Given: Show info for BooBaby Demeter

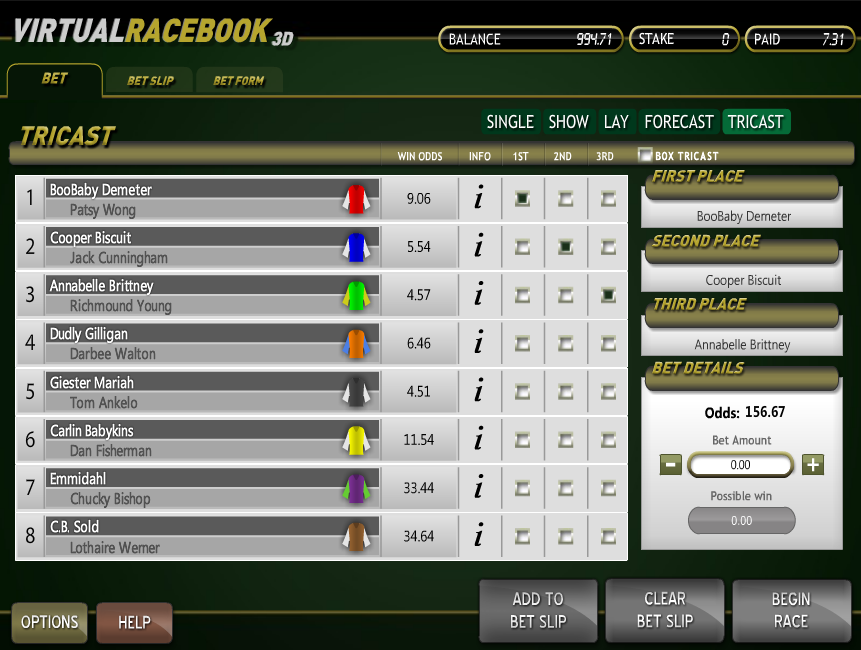Looking at the screenshot, I should [x=479, y=199].
